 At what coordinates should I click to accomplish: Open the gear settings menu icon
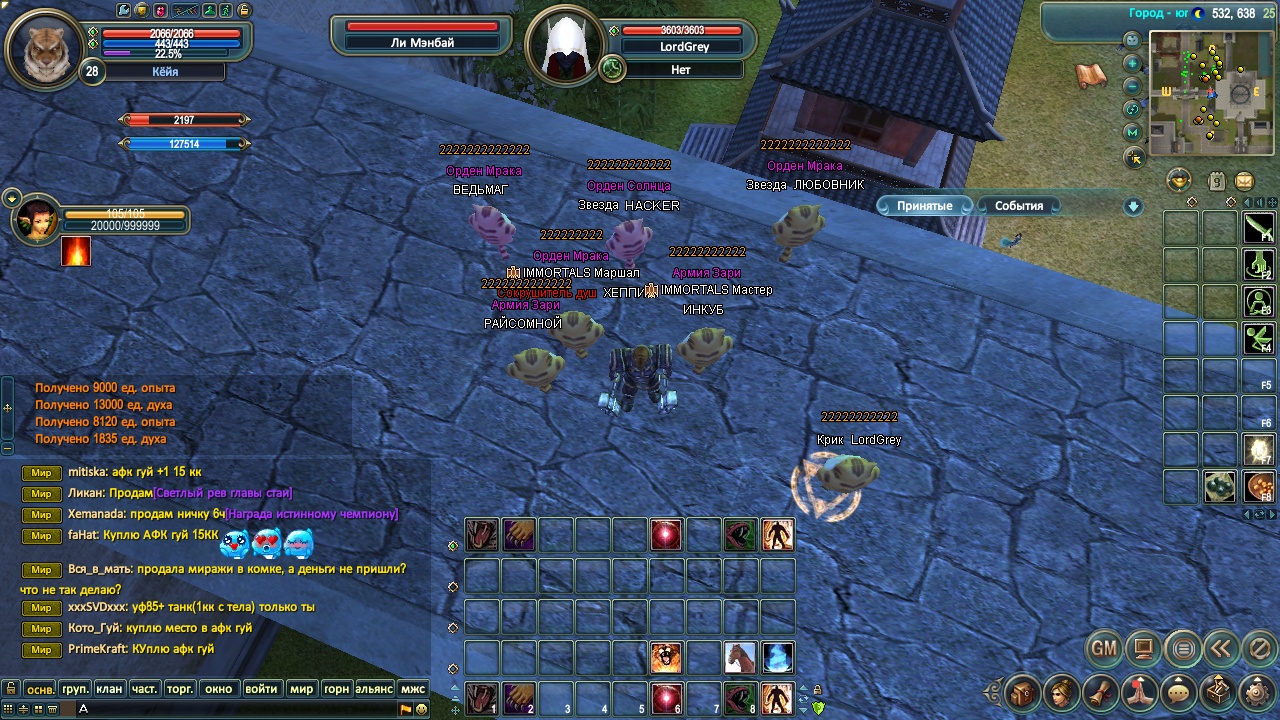(x=1257, y=692)
